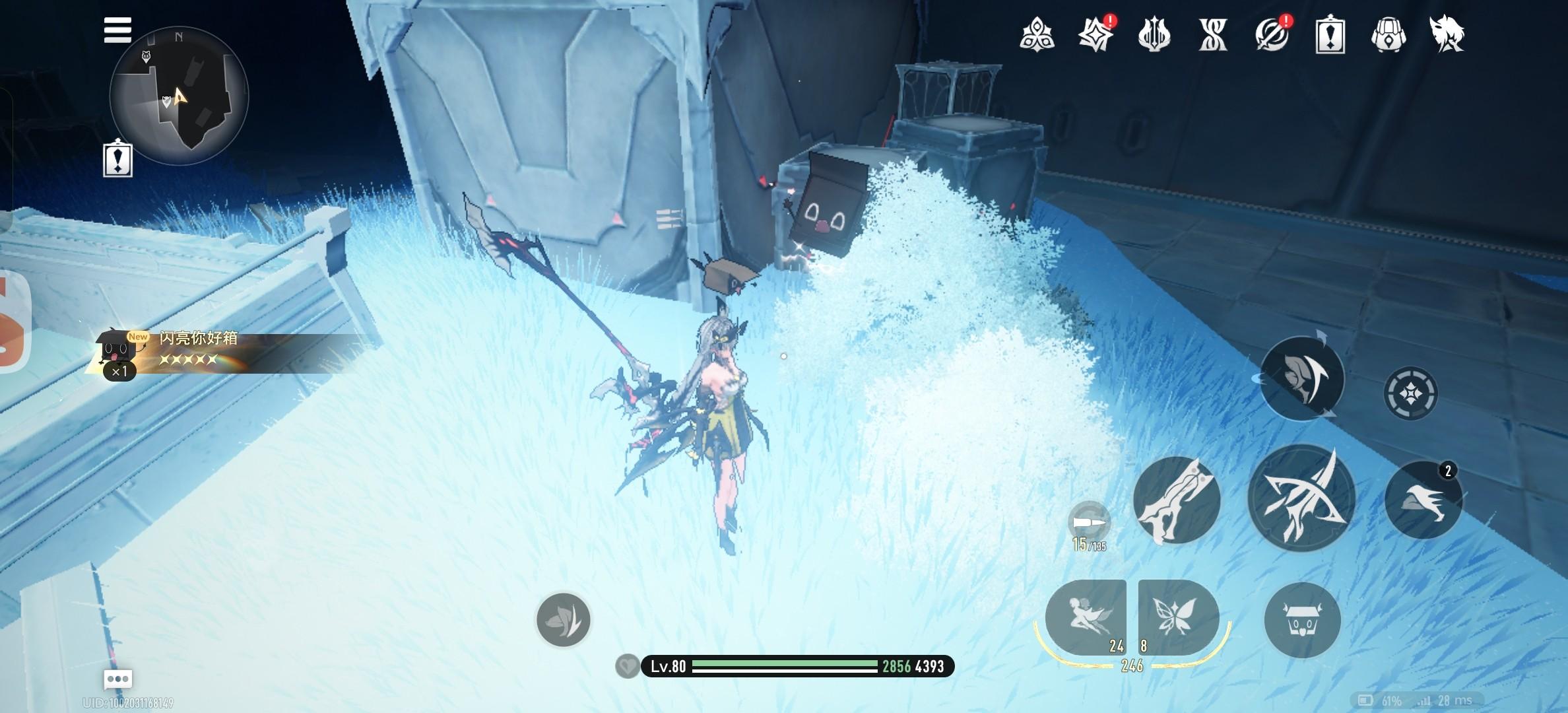Open the hamburger main menu
Screen dimensions: 1568x713
click(117, 30)
